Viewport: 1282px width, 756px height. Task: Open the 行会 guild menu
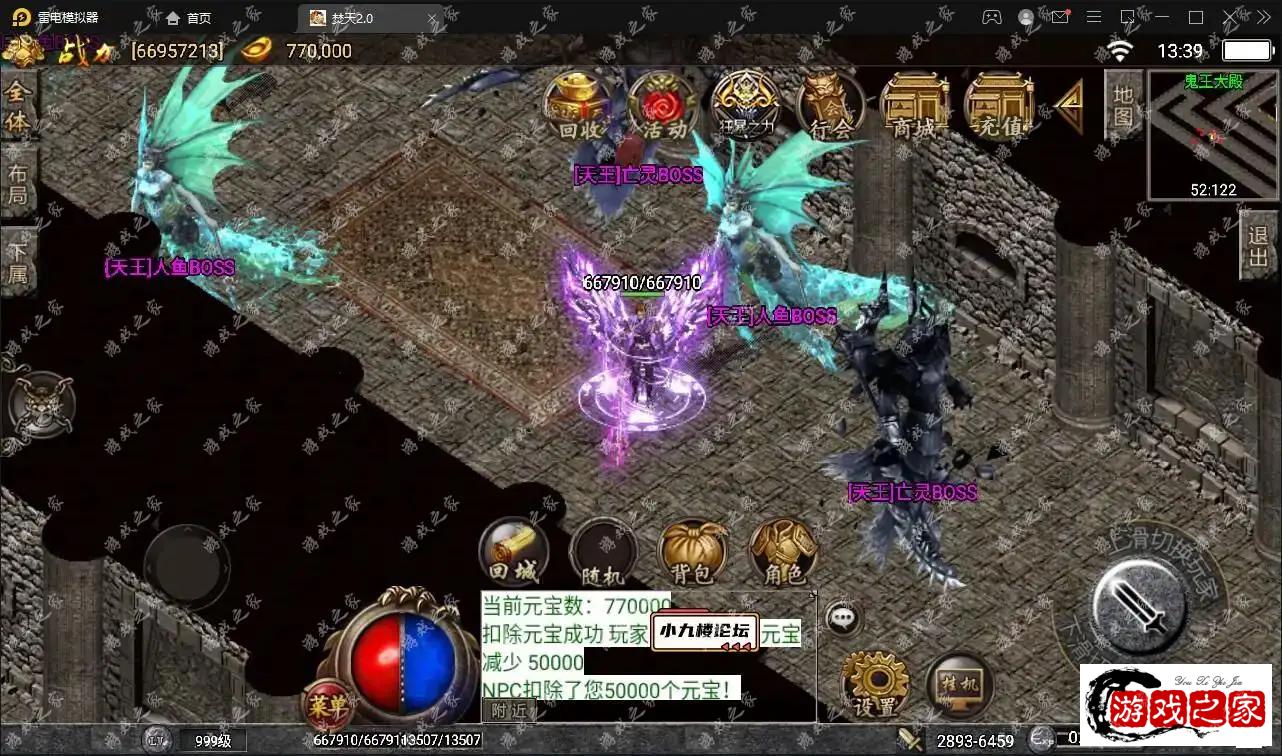click(x=831, y=105)
